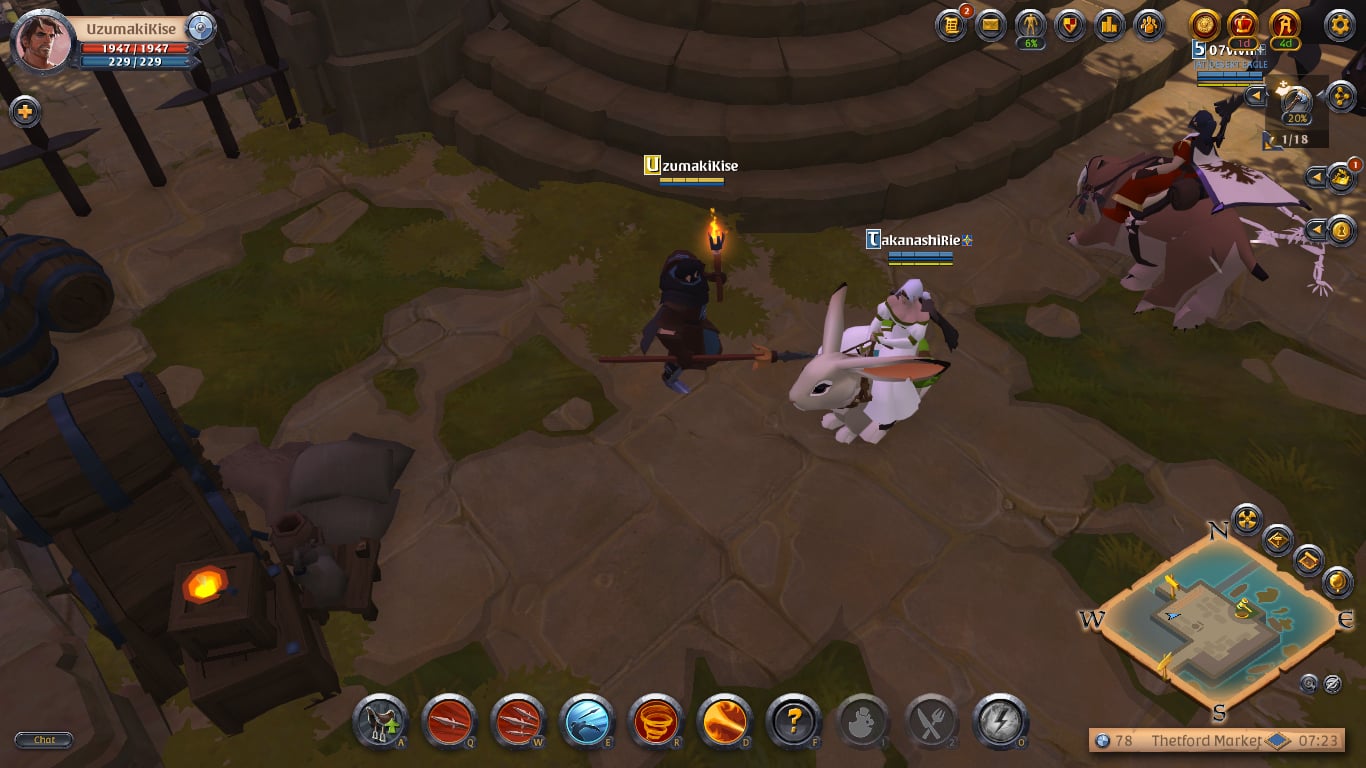Viewport: 1366px width, 768px height.
Task: Use the triple spear W ability
Action: click(518, 721)
